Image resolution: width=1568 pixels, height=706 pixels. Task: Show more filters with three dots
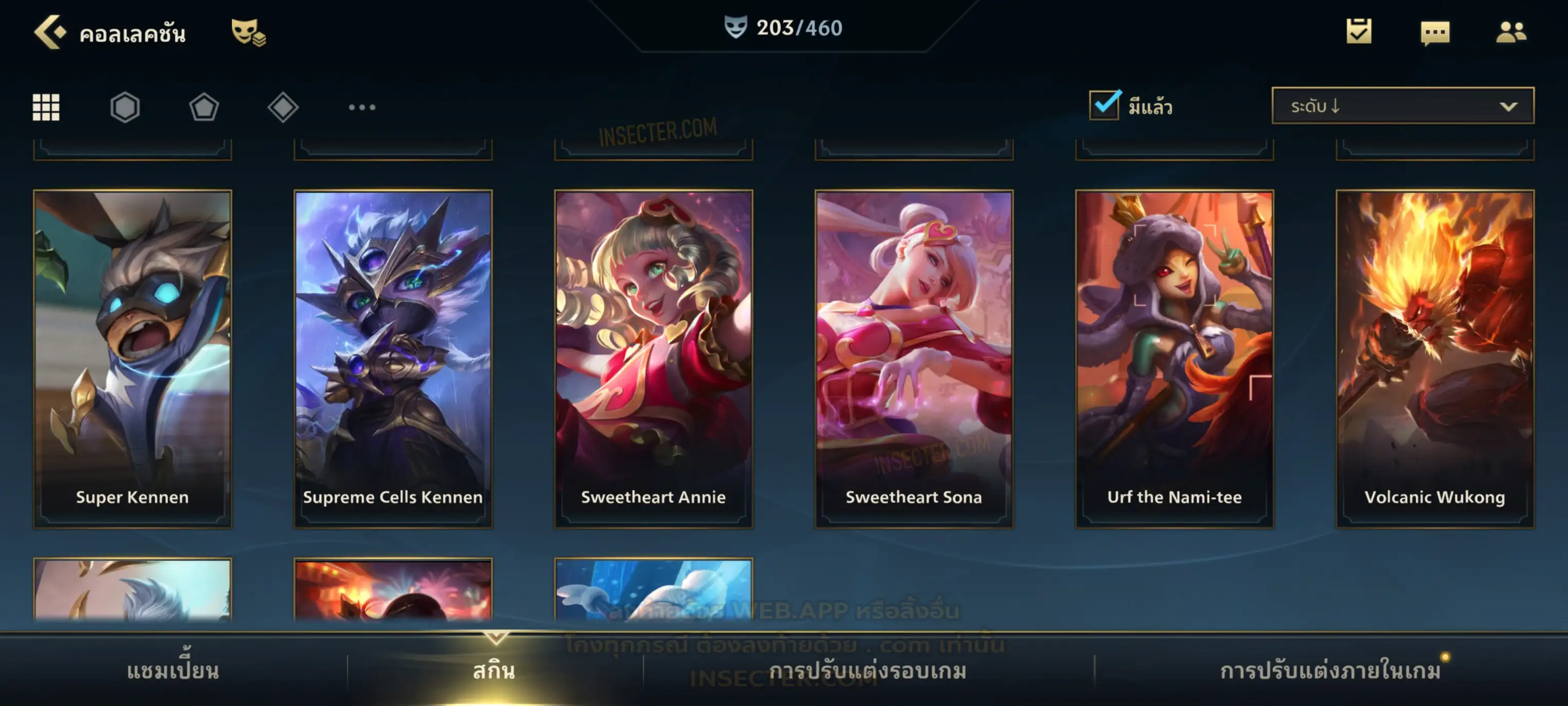point(362,107)
